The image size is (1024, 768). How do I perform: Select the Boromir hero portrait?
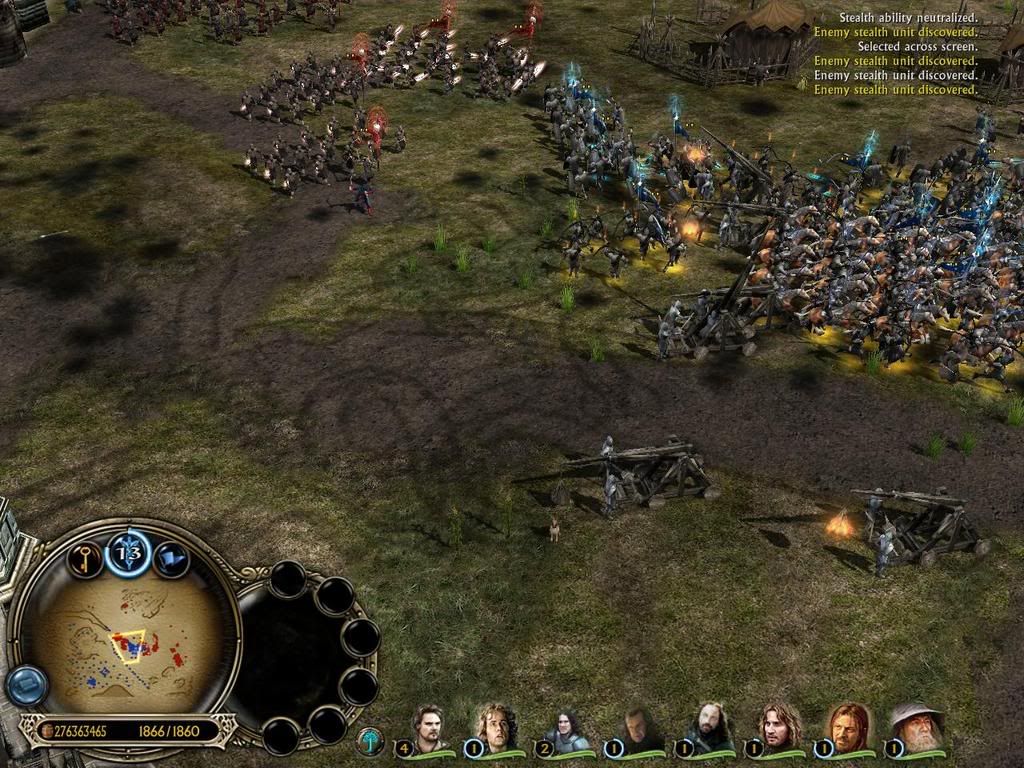pyautogui.click(x=849, y=727)
